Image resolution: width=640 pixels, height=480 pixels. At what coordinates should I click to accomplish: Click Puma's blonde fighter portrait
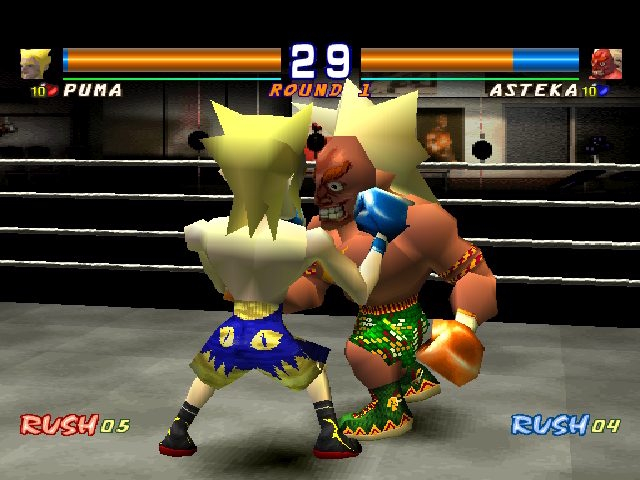(35, 63)
